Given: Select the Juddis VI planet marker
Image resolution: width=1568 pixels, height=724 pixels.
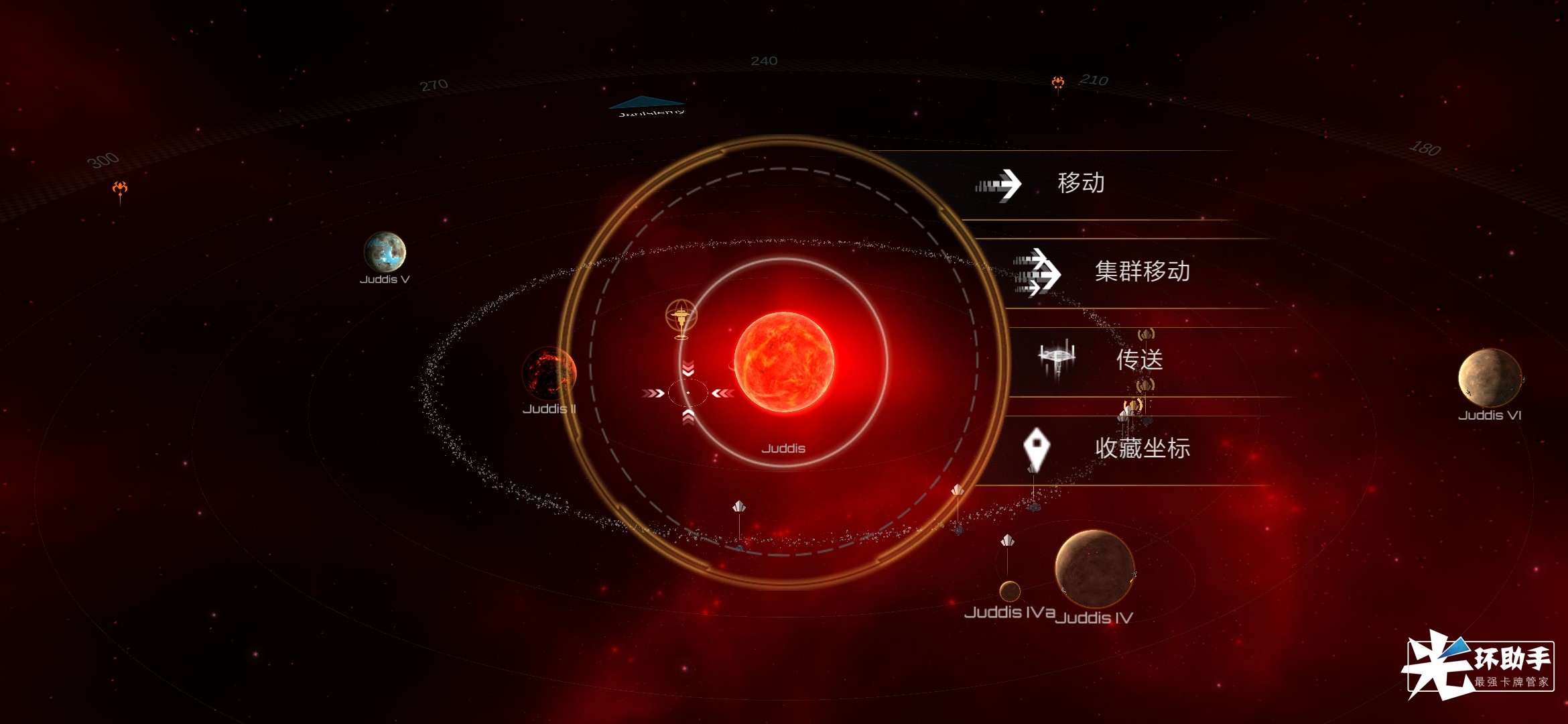Looking at the screenshot, I should pos(1489,377).
